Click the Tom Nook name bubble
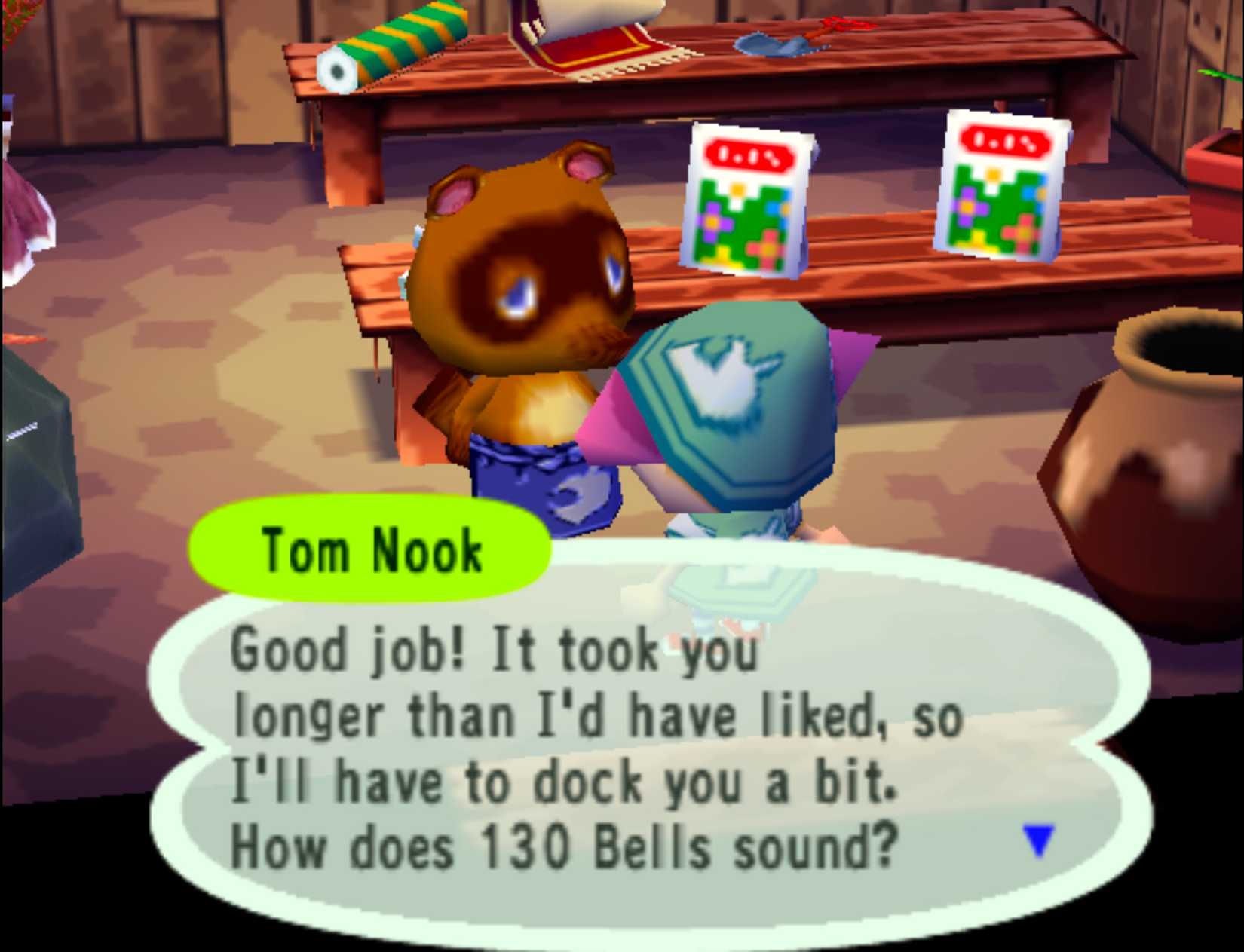The image size is (1244, 952). [369, 549]
